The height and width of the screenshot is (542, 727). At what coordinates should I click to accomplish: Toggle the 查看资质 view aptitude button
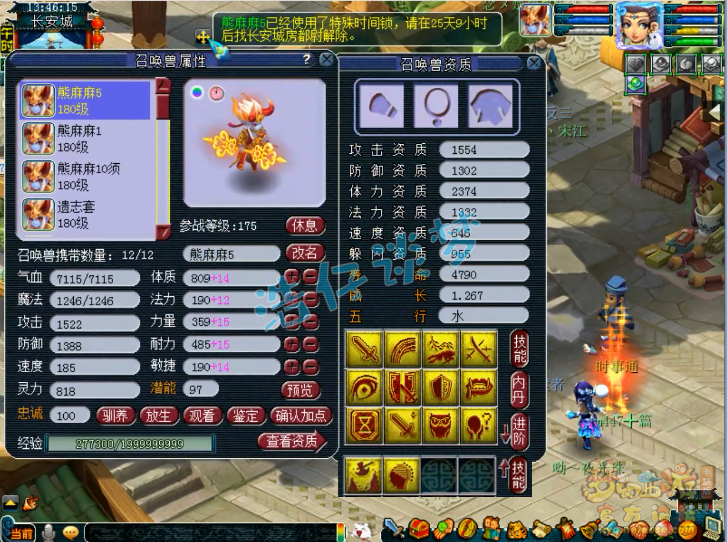291,441
